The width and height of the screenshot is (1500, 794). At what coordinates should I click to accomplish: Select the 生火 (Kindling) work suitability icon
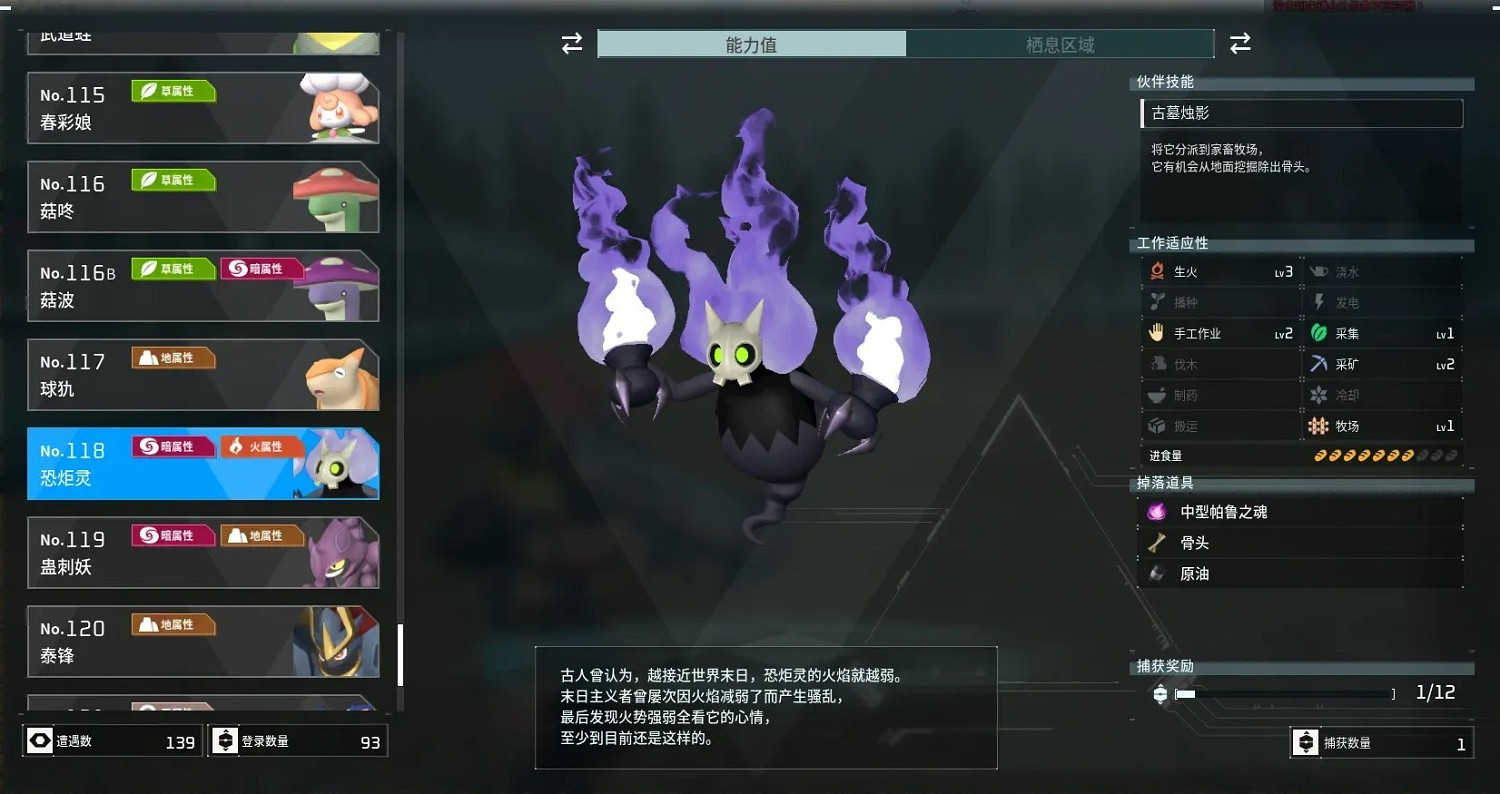(x=1157, y=270)
